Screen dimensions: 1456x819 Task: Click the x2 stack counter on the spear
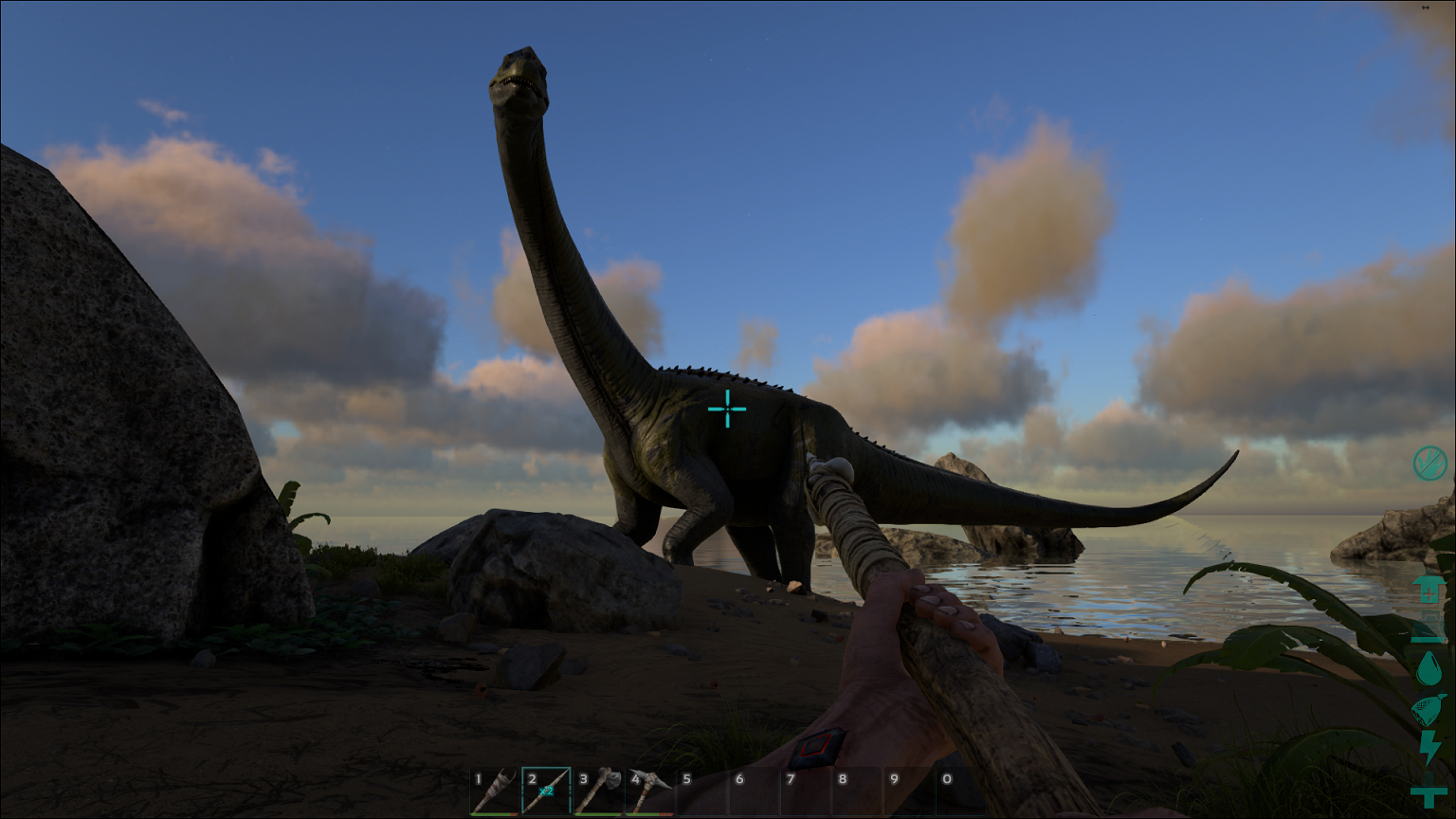point(546,791)
